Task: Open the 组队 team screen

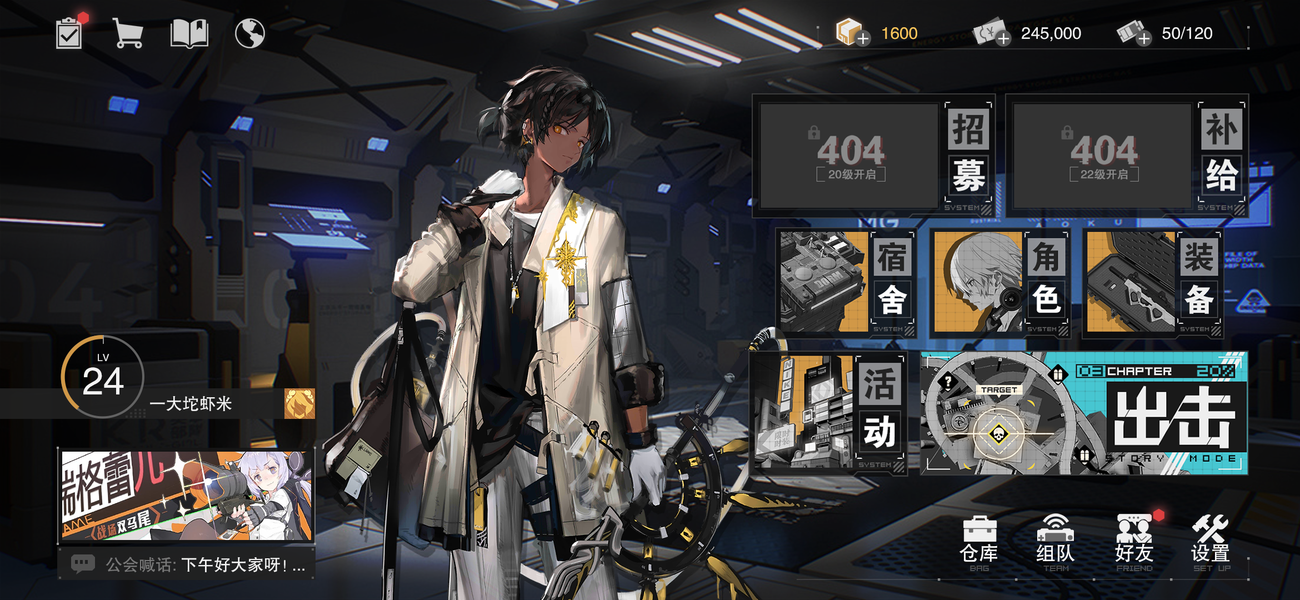Action: point(1055,542)
